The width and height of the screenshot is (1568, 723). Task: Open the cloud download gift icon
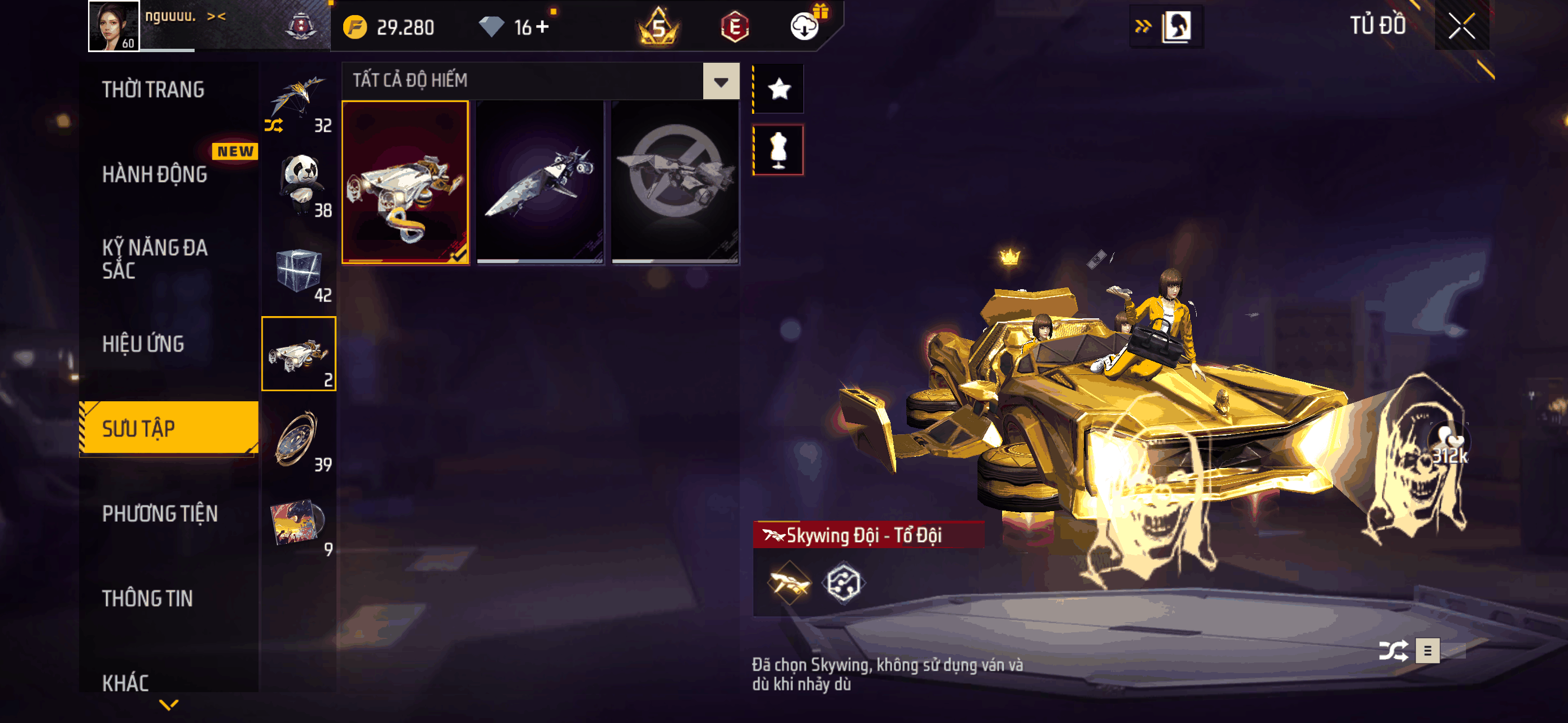point(805,26)
